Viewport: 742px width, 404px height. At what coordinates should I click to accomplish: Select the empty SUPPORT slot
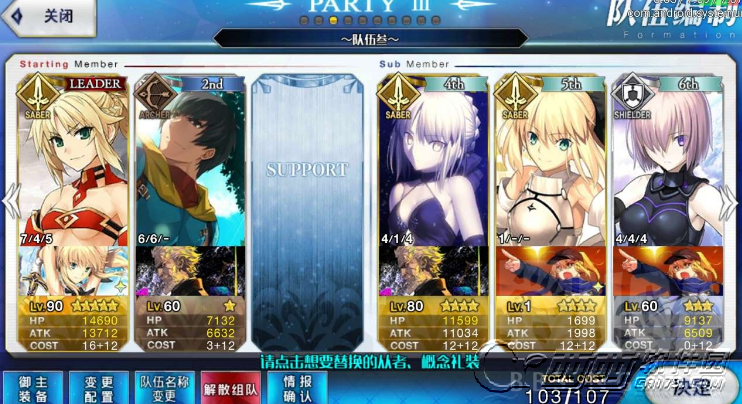click(306, 170)
